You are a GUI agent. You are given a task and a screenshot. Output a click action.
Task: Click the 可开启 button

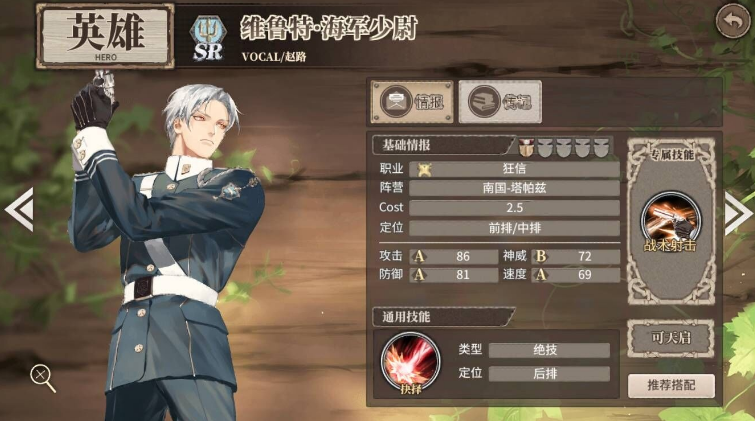671,338
